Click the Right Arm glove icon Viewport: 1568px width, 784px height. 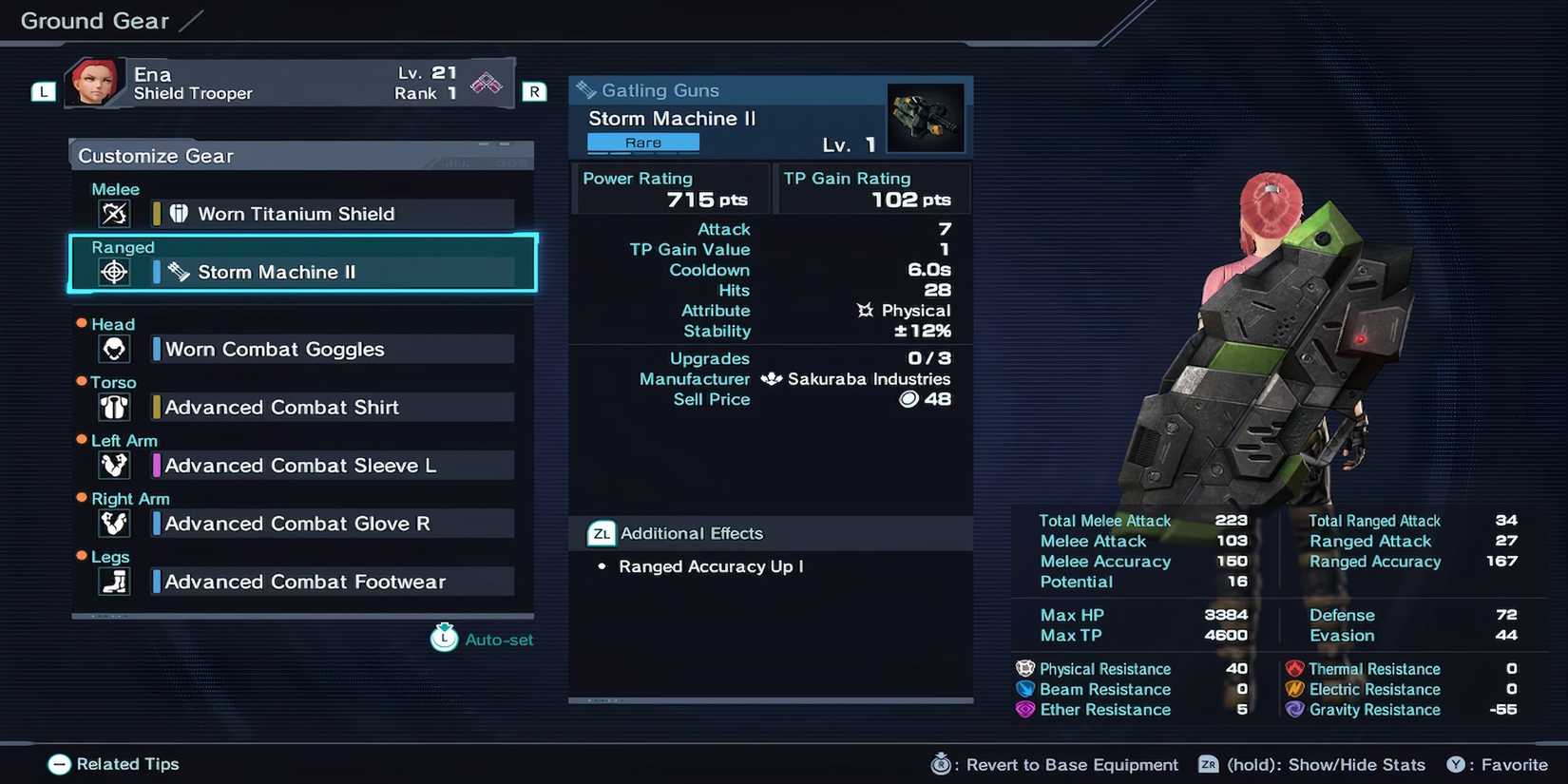coord(114,523)
